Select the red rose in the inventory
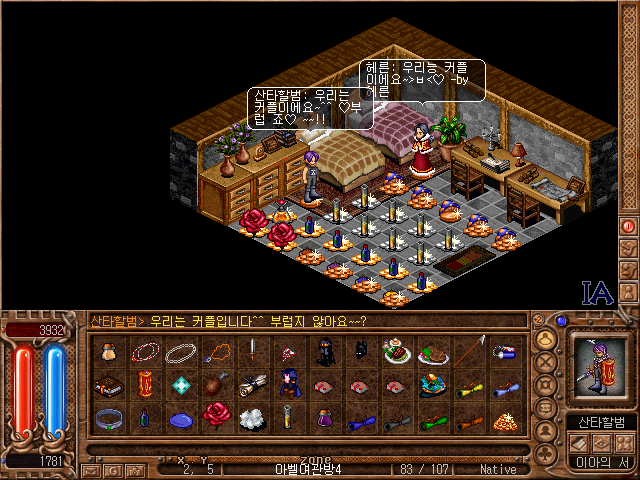 pyautogui.click(x=215, y=417)
